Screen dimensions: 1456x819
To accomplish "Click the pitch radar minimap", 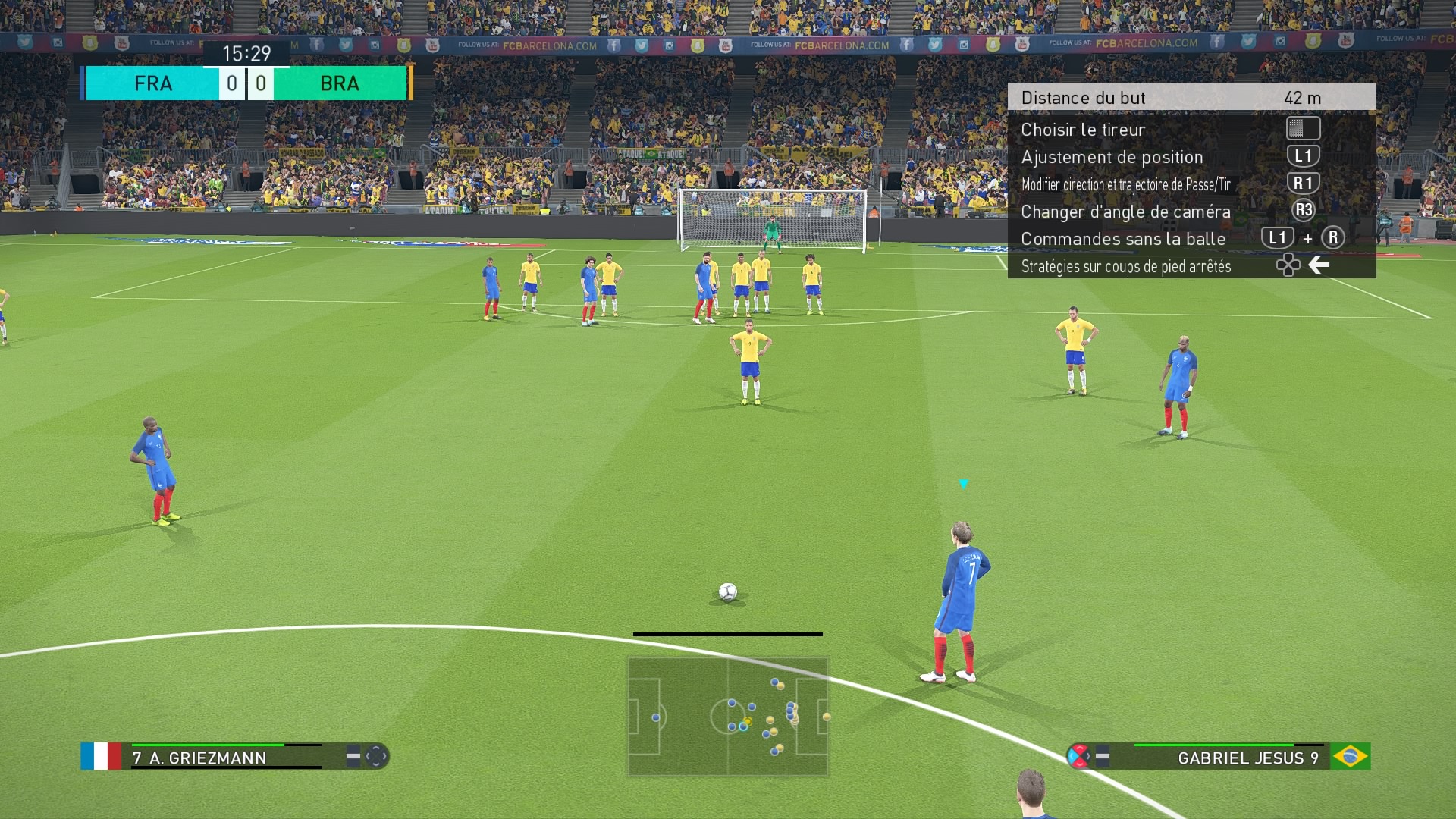I will pyautogui.click(x=728, y=717).
